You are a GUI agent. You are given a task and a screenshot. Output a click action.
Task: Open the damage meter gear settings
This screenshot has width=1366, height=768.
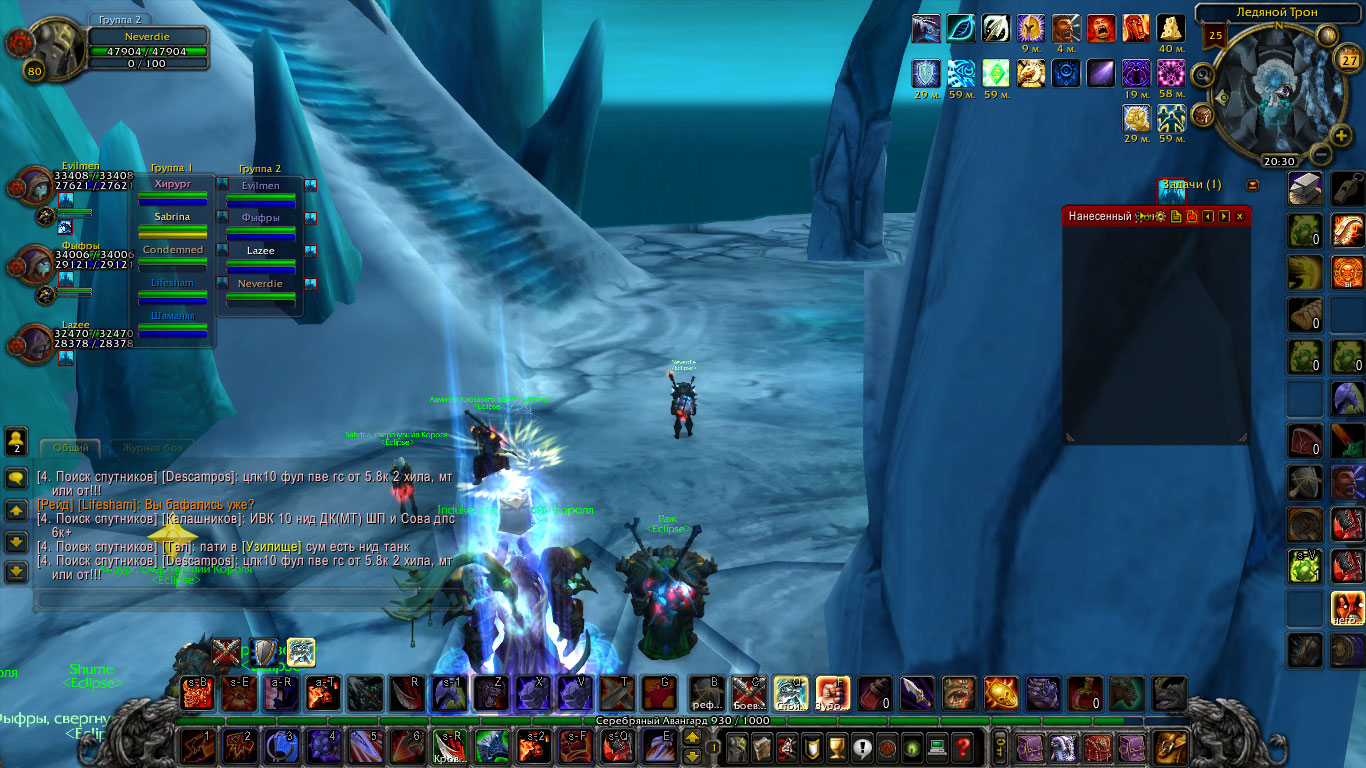coord(1160,216)
